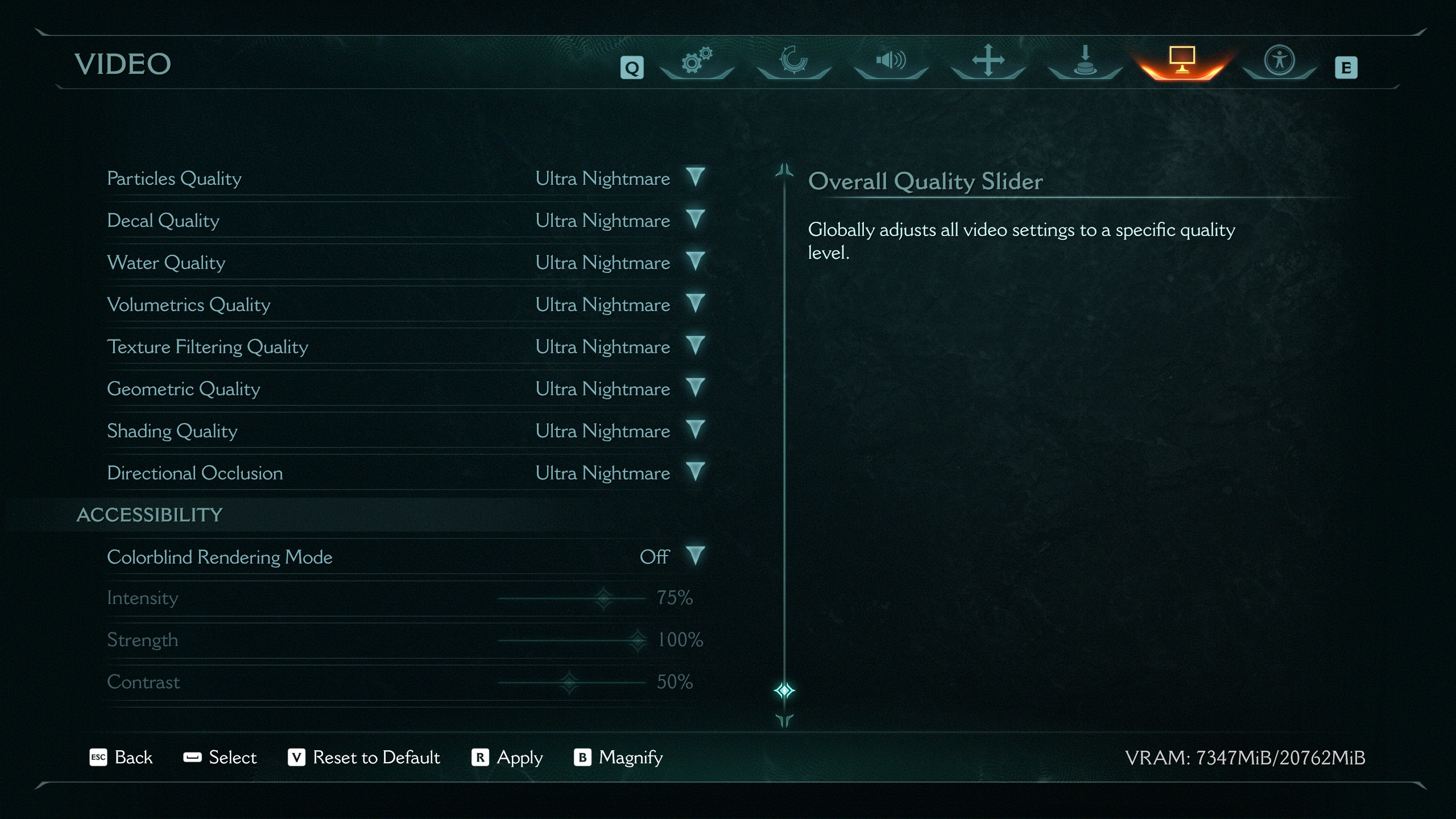Open the accessibility figure tab
The width and height of the screenshot is (1456, 819).
1279,61
